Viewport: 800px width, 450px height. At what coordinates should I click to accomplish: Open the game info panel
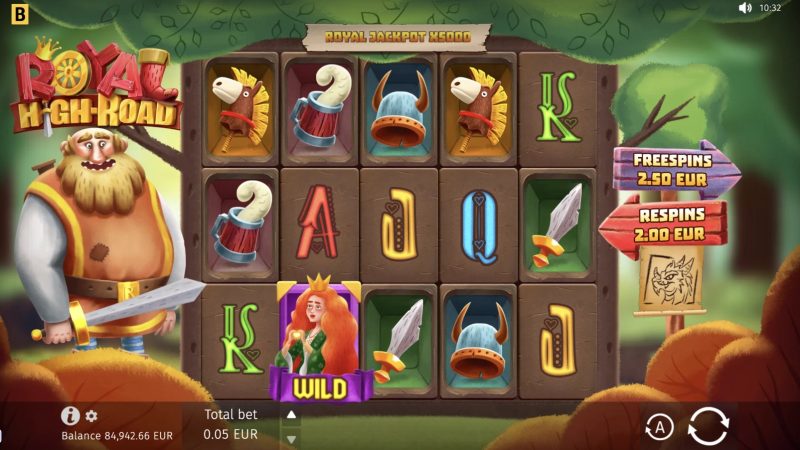tap(70, 416)
